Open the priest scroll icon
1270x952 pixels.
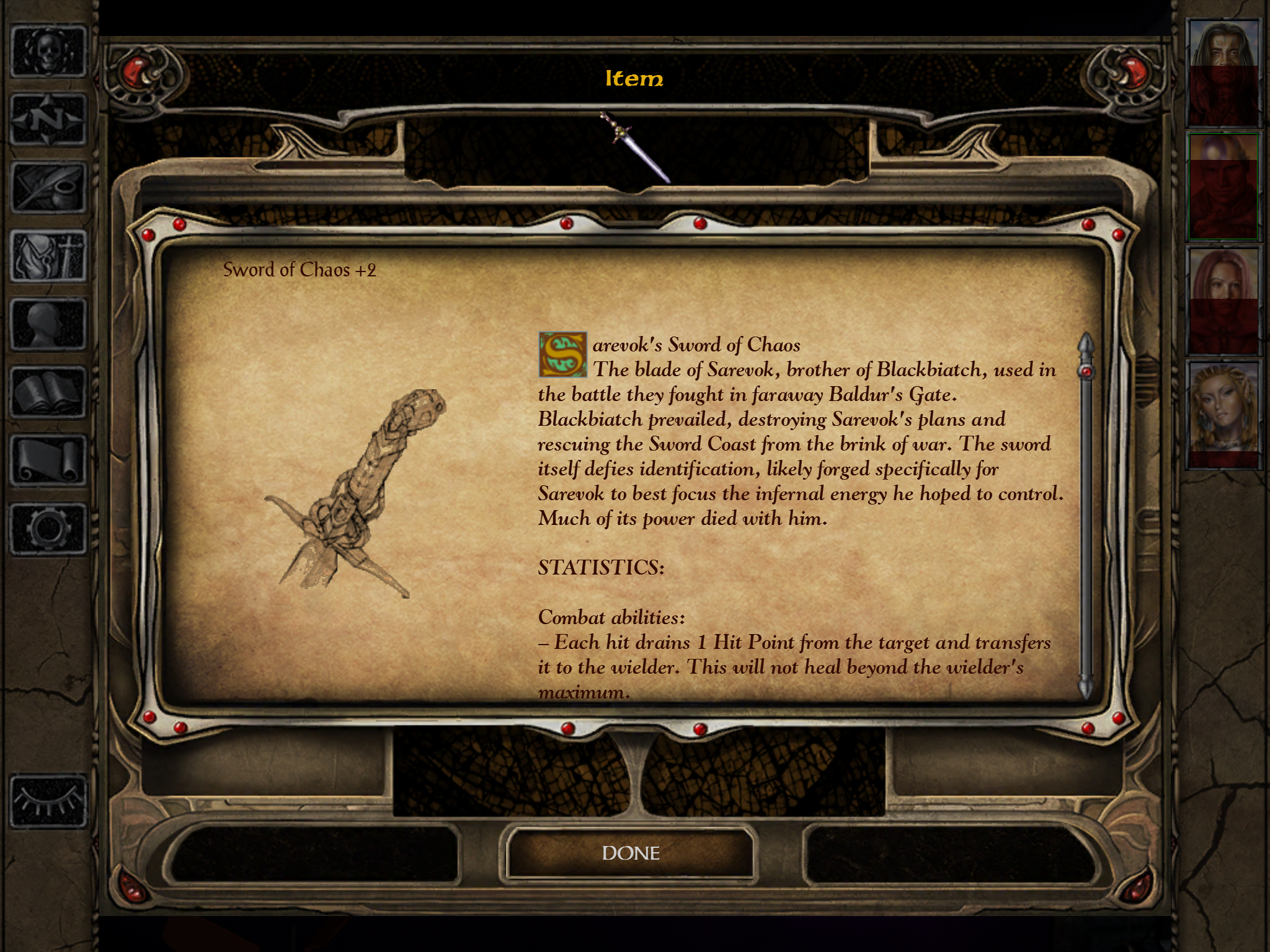[48, 461]
